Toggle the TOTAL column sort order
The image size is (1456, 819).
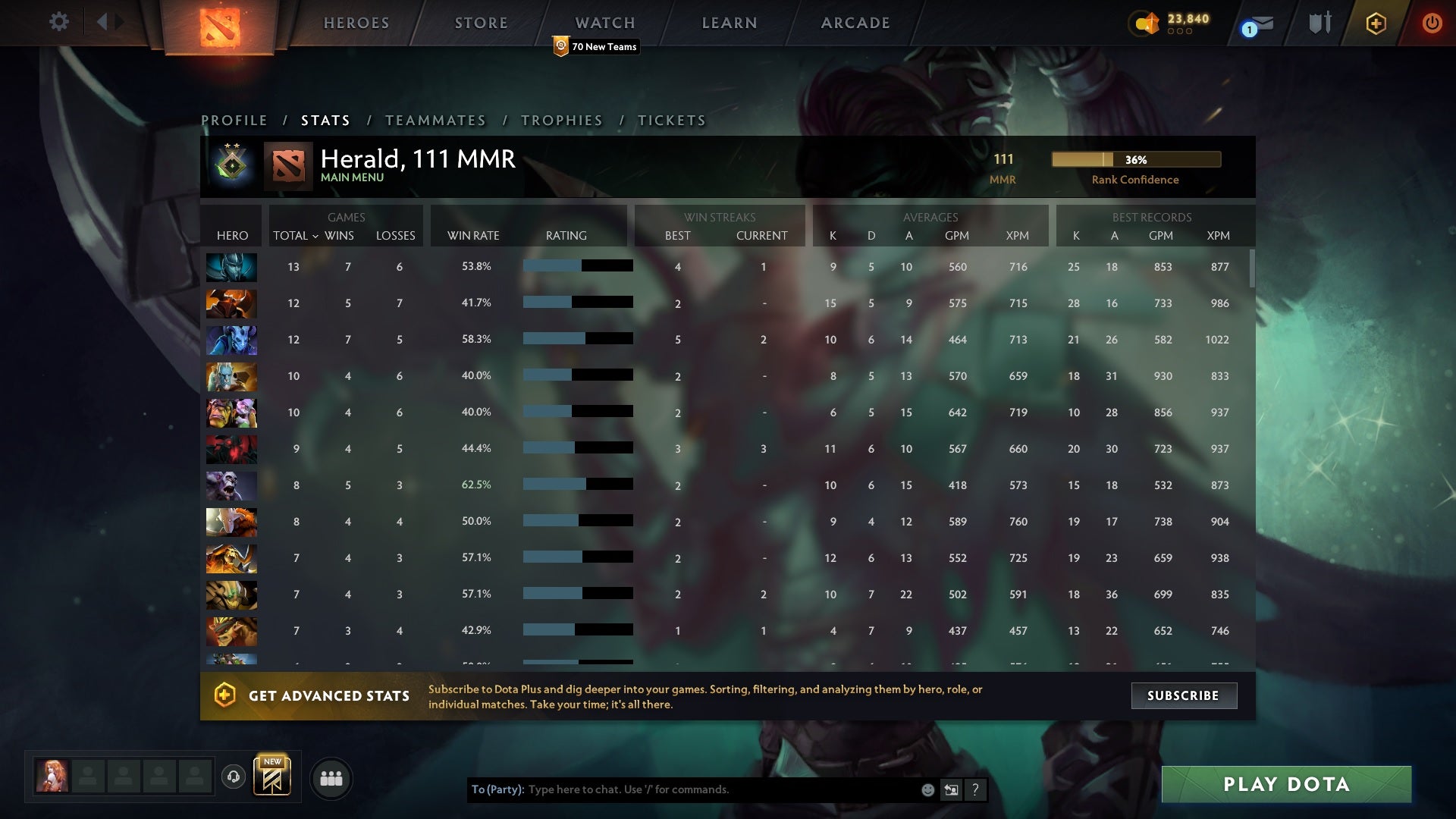[x=296, y=236]
